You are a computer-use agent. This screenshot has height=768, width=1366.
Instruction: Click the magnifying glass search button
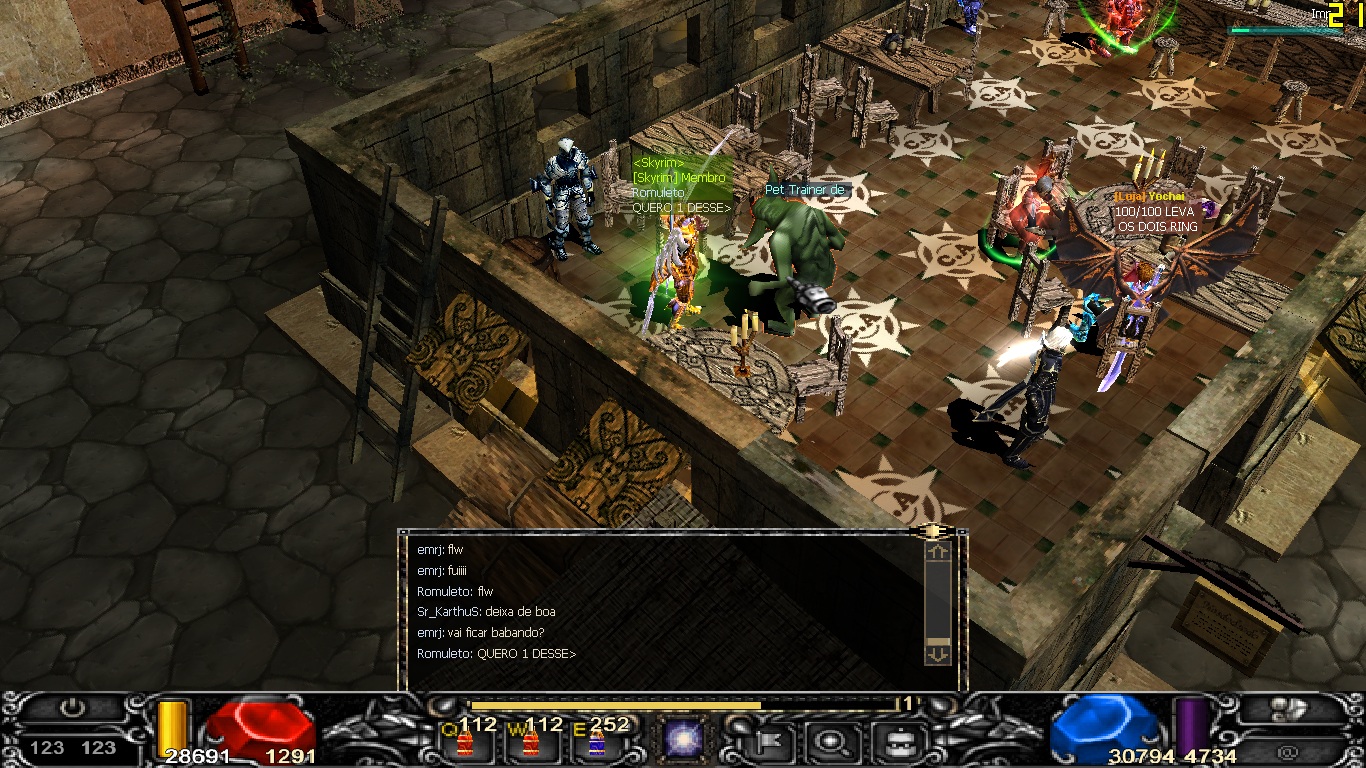[829, 741]
